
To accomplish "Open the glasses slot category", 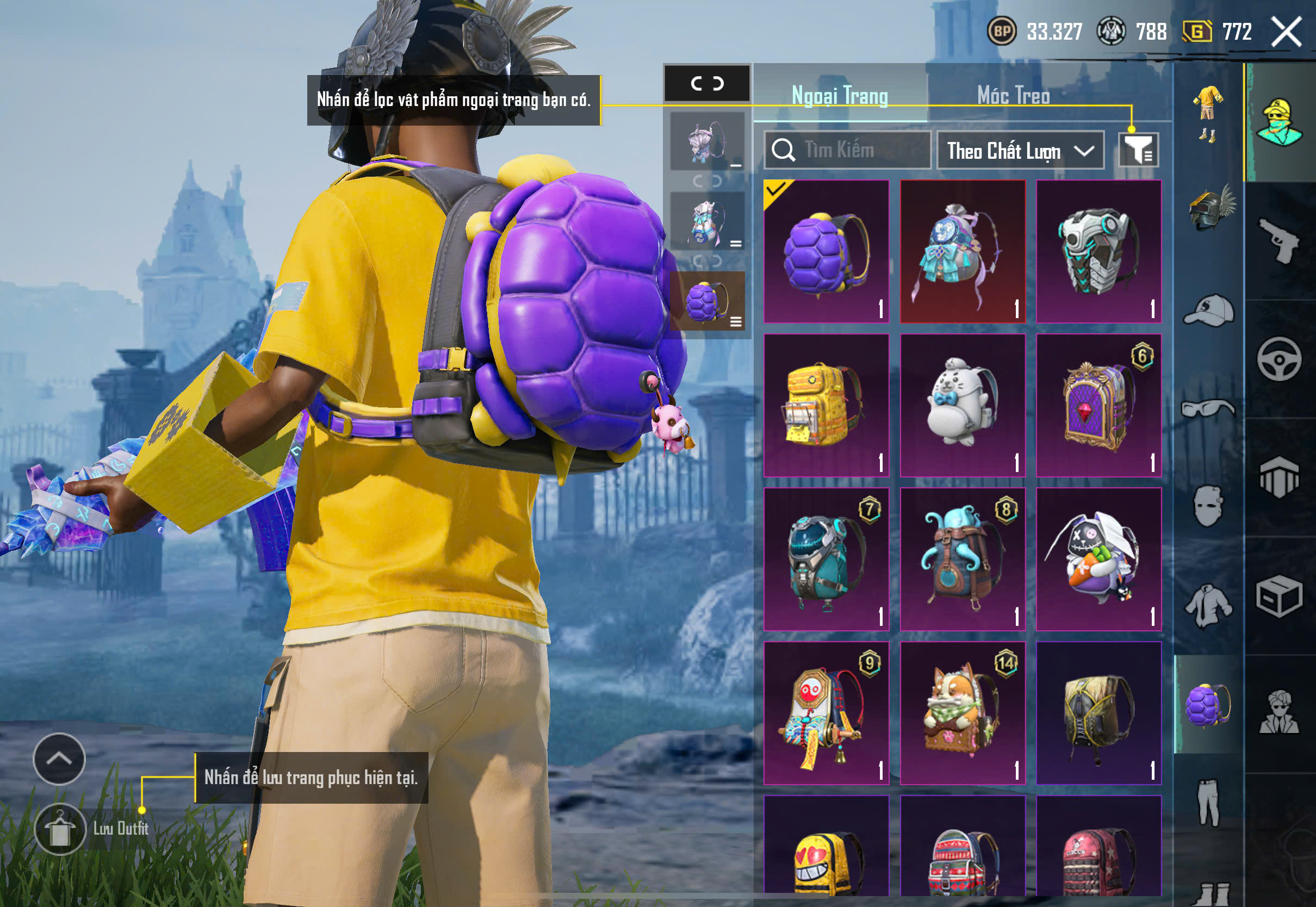I will click(1208, 408).
